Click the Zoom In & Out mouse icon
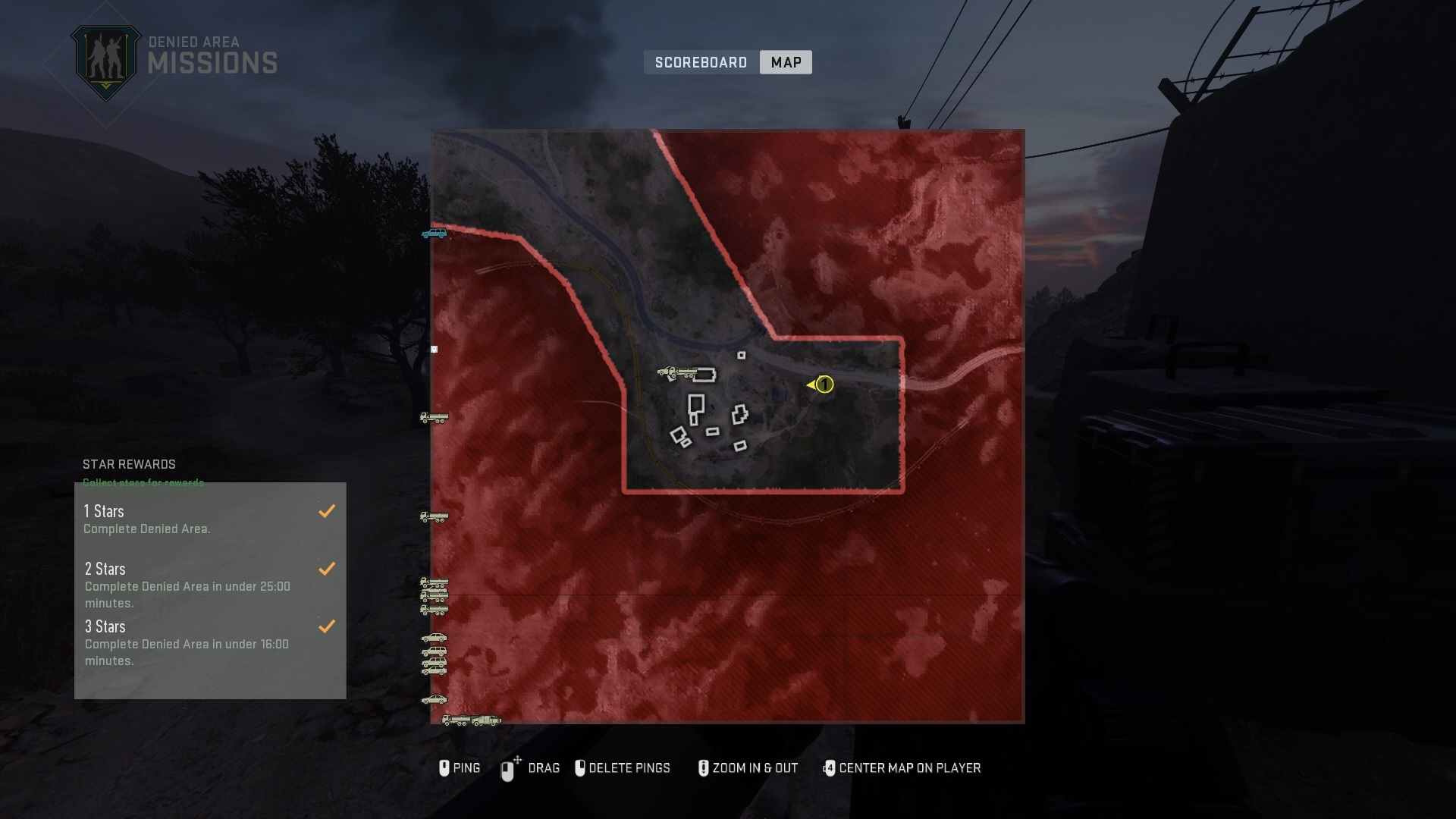 [703, 768]
